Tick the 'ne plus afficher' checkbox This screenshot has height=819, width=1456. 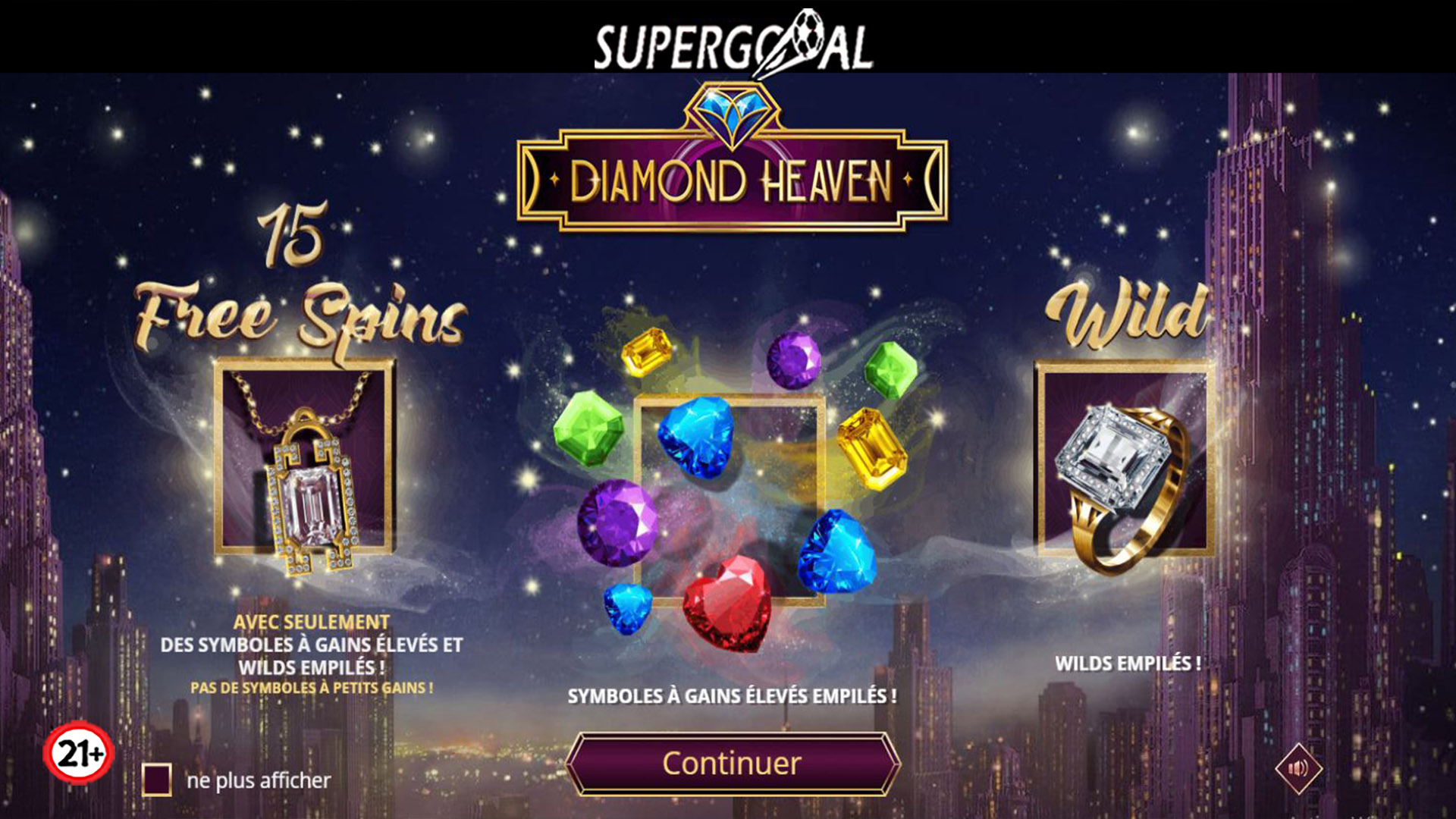157,780
